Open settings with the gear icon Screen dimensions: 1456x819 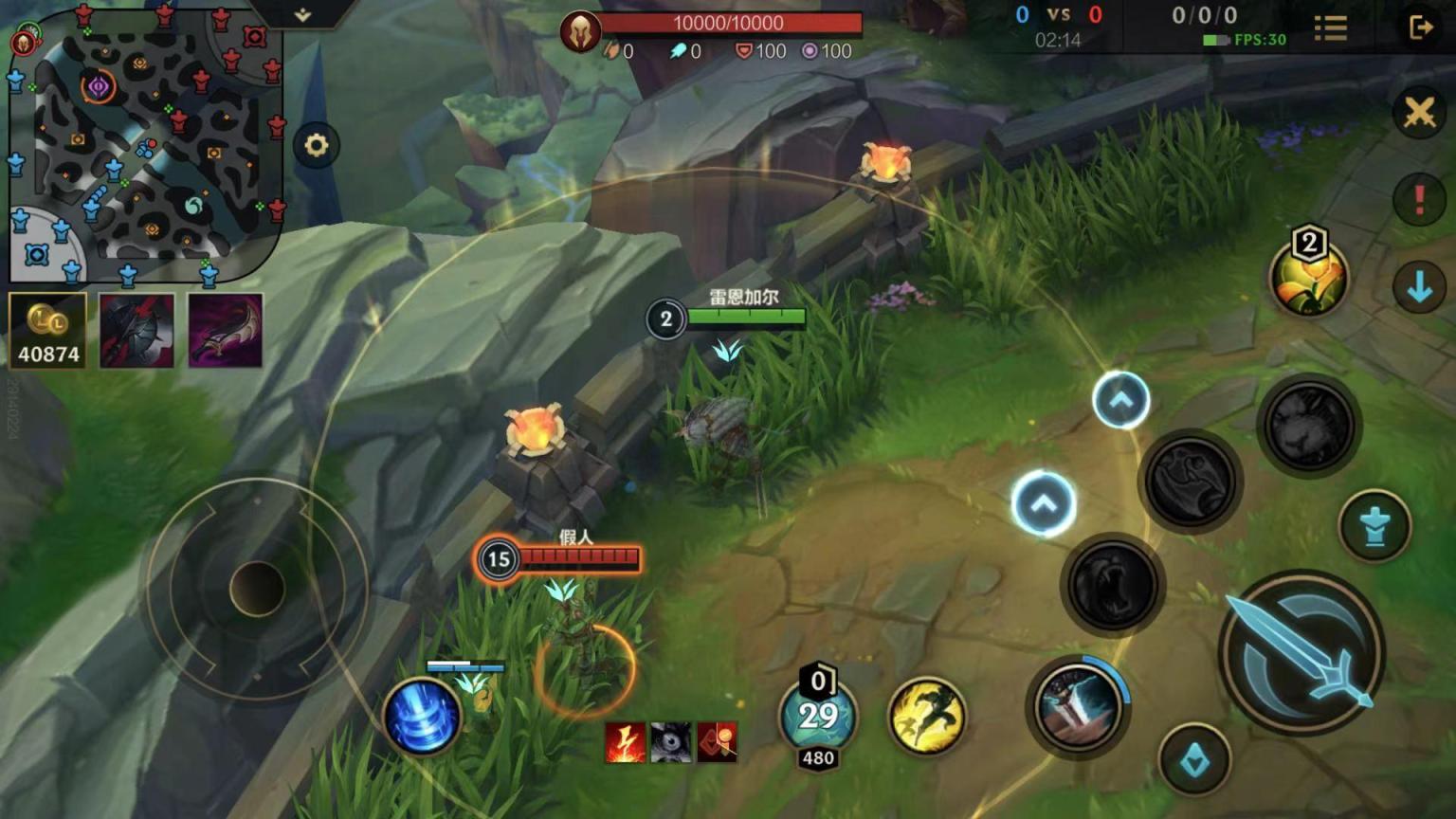point(316,145)
